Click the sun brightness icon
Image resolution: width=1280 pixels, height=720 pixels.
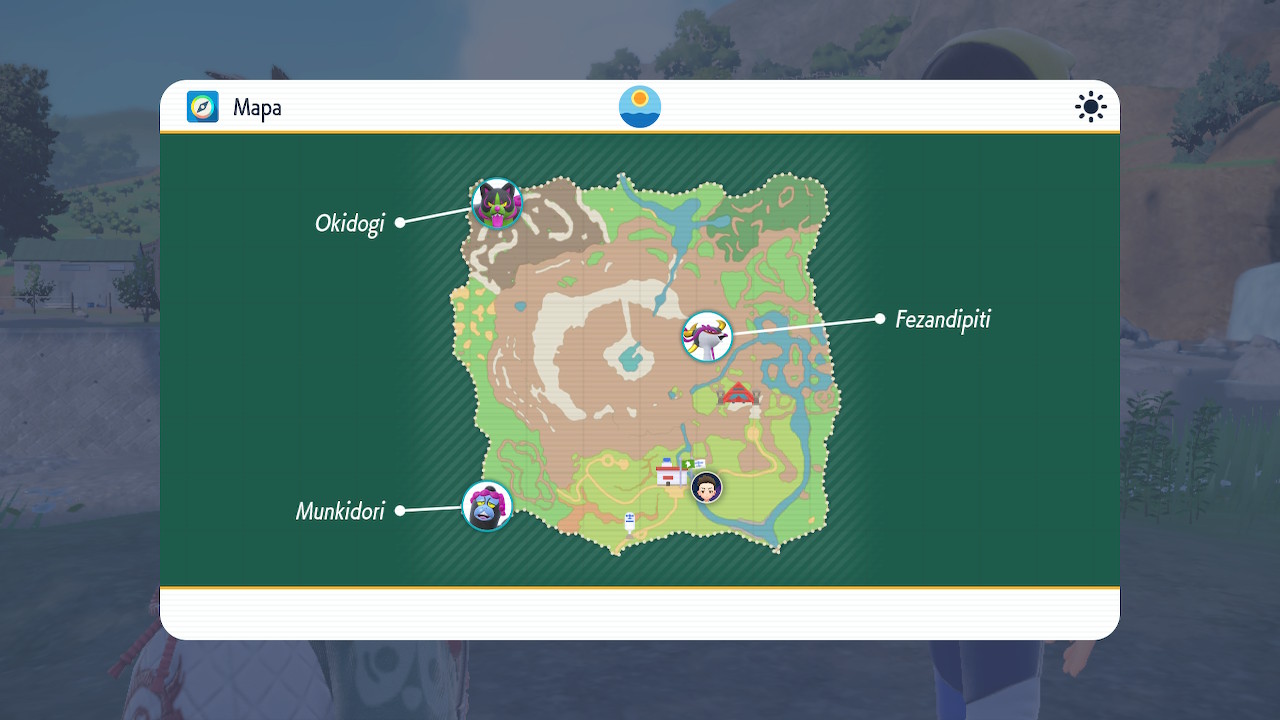coord(1090,107)
